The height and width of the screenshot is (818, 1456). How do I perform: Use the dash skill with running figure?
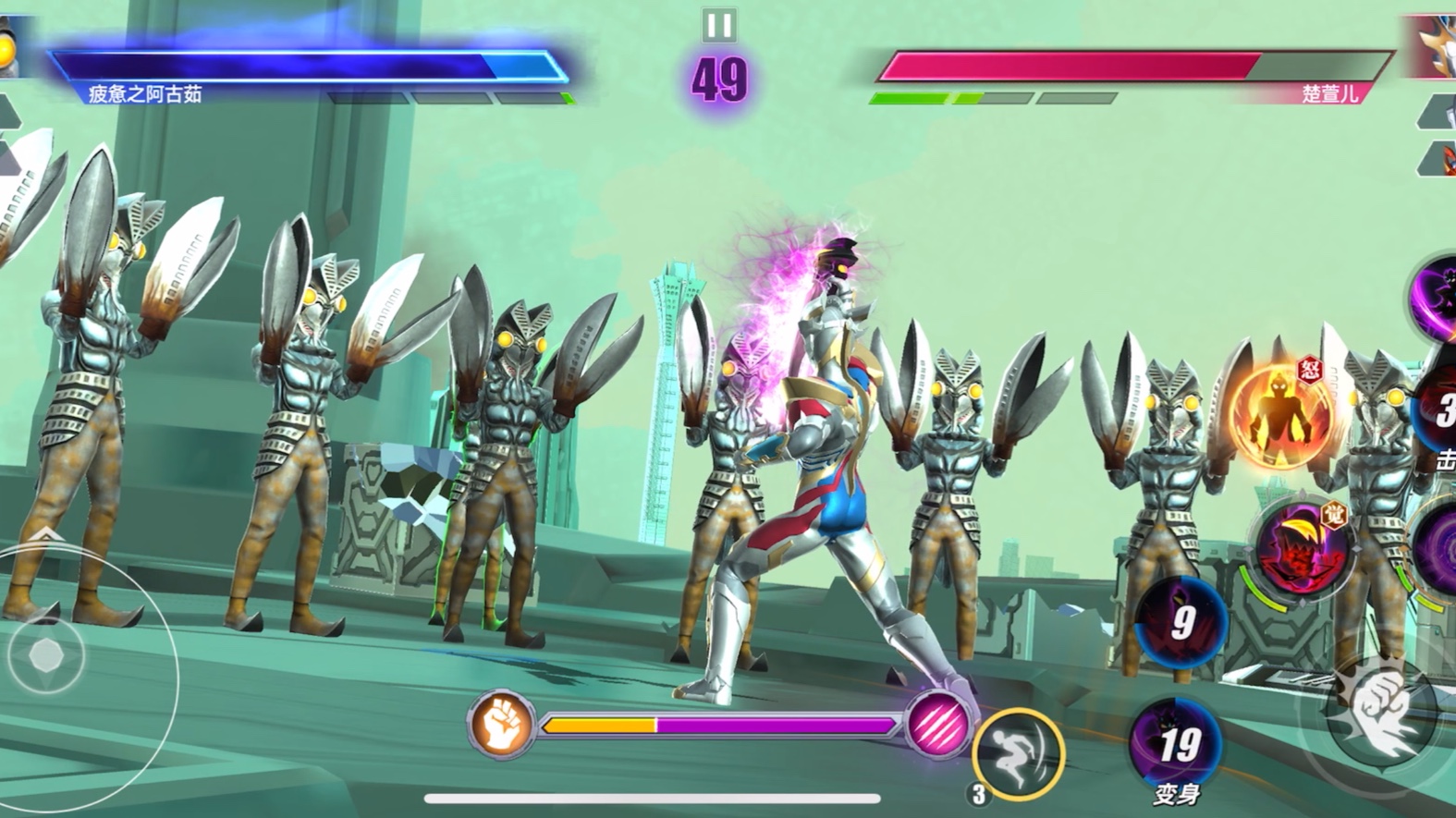click(x=1018, y=753)
